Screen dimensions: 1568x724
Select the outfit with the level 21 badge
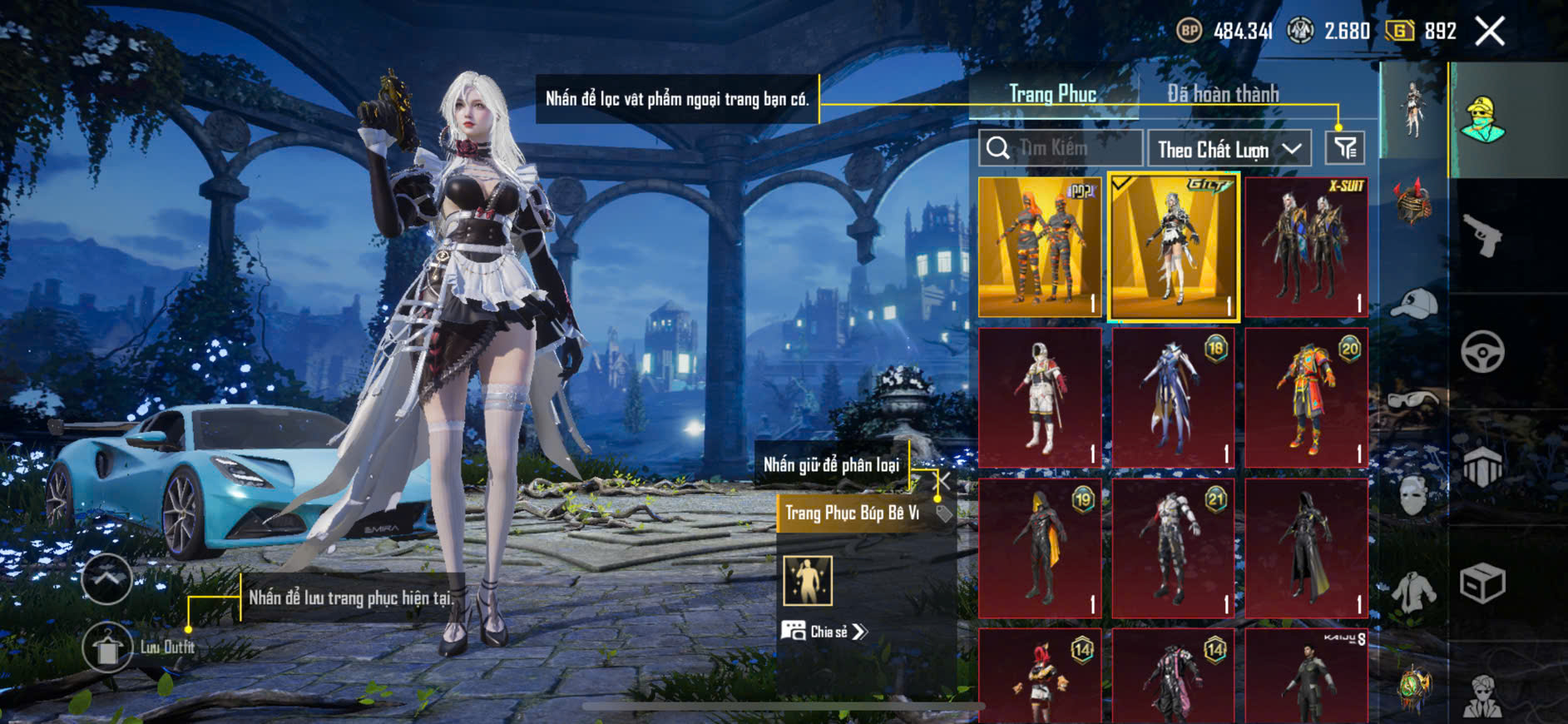(x=1173, y=548)
